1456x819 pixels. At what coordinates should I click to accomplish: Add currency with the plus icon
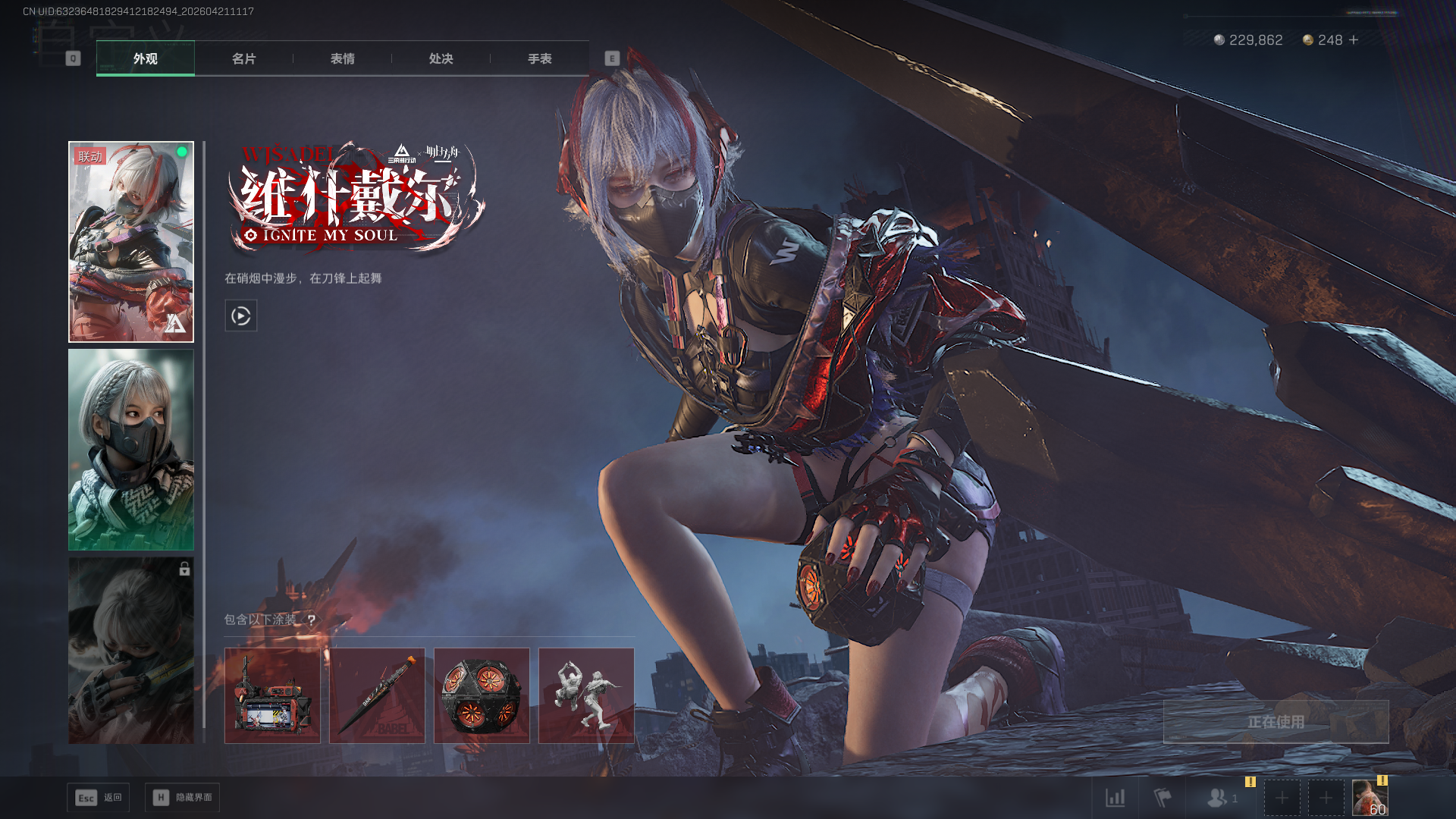(x=1354, y=40)
